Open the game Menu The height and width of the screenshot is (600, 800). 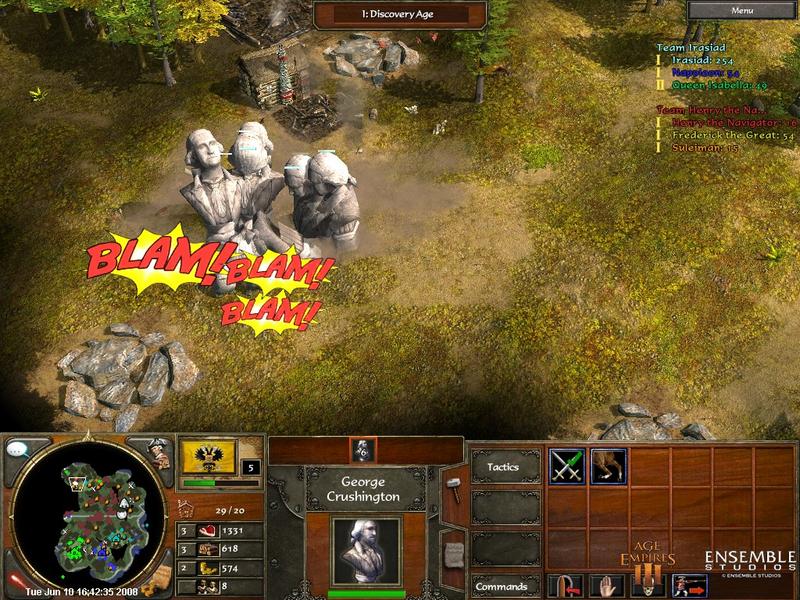coord(741,10)
